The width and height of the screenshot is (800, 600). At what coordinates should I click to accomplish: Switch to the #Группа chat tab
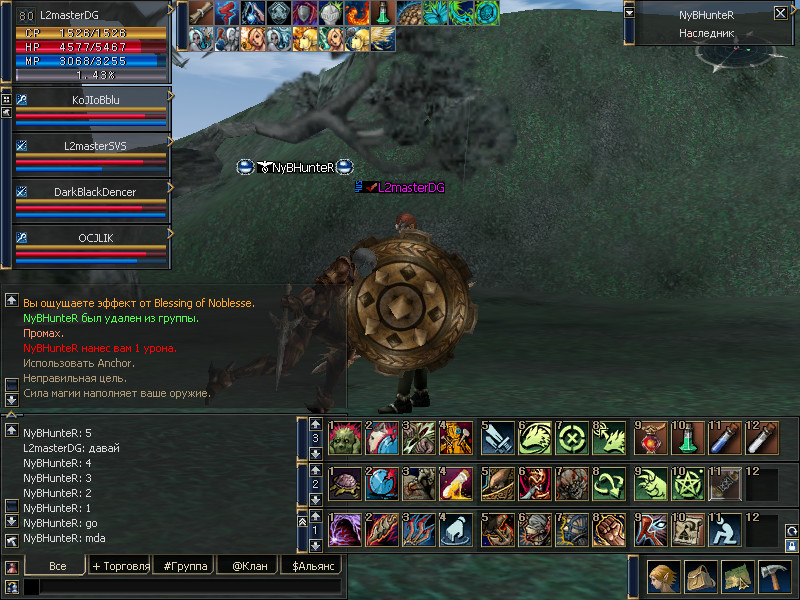click(x=186, y=566)
